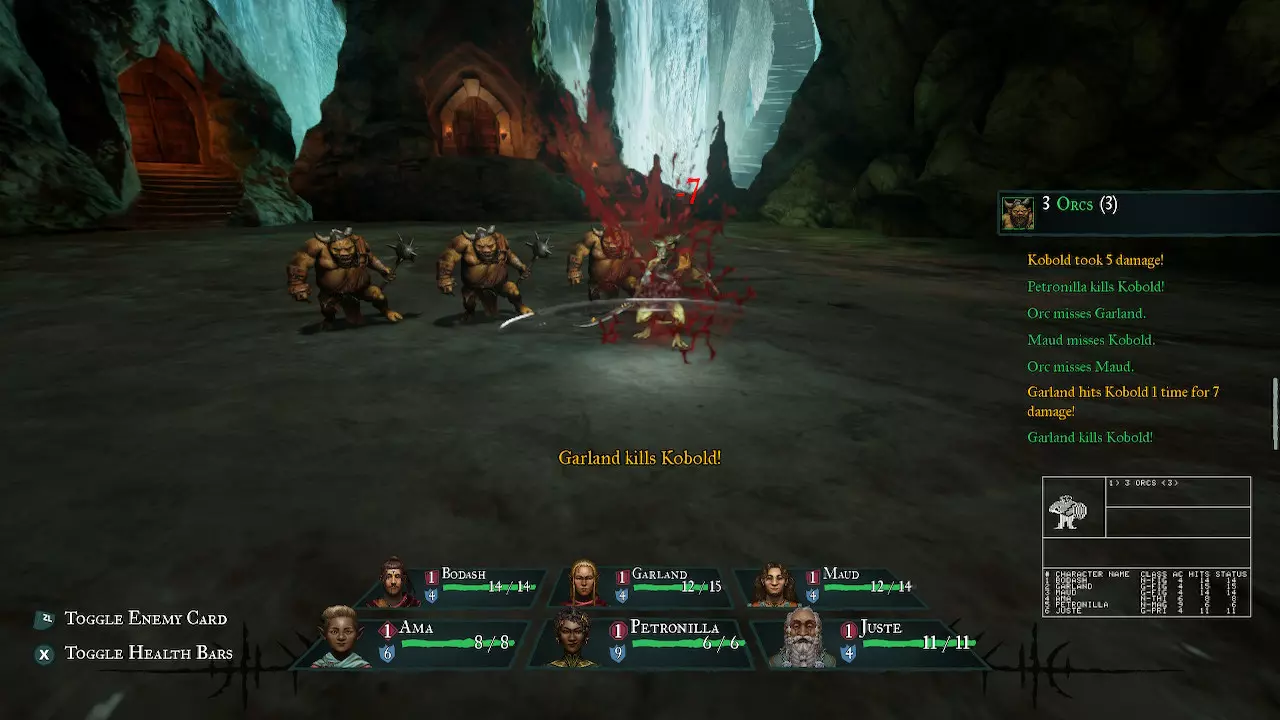The image size is (1280, 720).
Task: Select the 3 Orcs enemy group entry
Action: tap(1080, 205)
